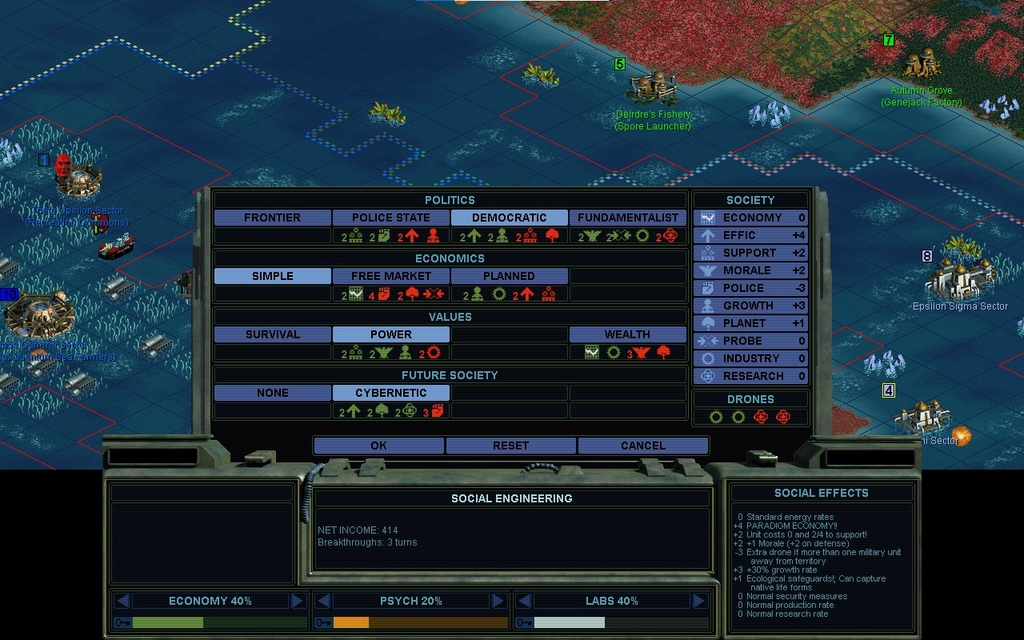
Task: Confirm changes with the OK button
Action: point(378,446)
